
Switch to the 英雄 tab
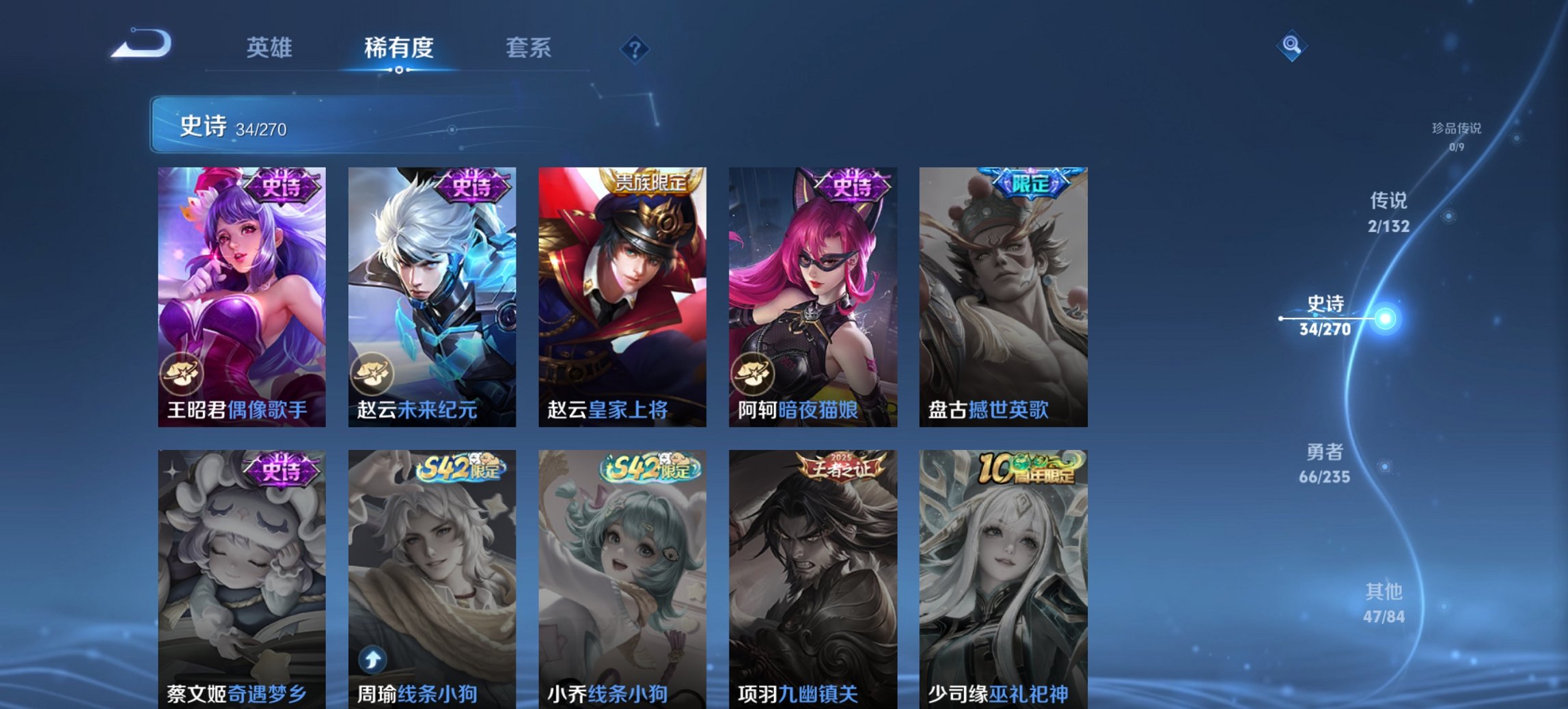(x=271, y=48)
